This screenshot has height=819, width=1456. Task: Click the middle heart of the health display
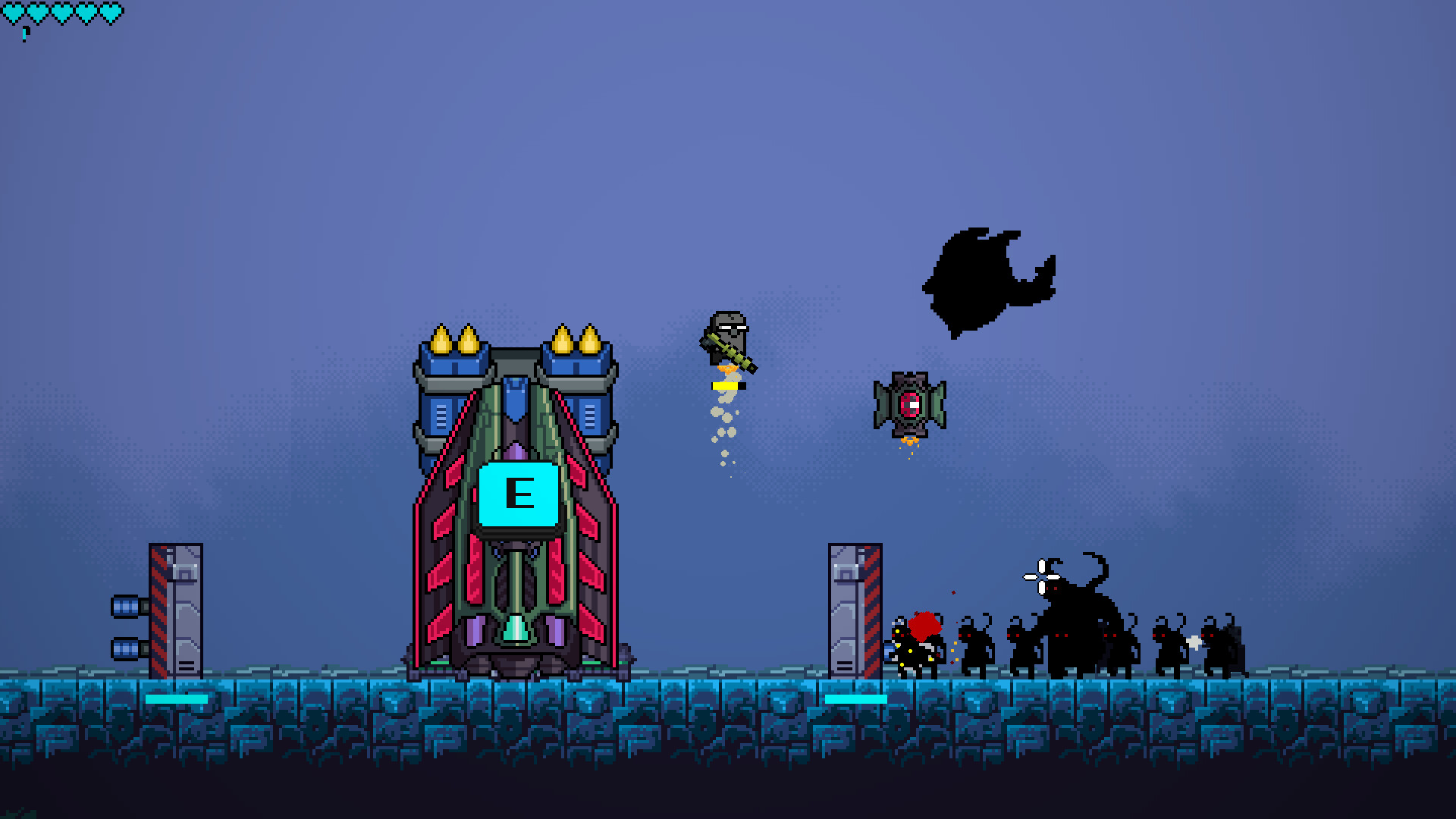pyautogui.click(x=62, y=11)
